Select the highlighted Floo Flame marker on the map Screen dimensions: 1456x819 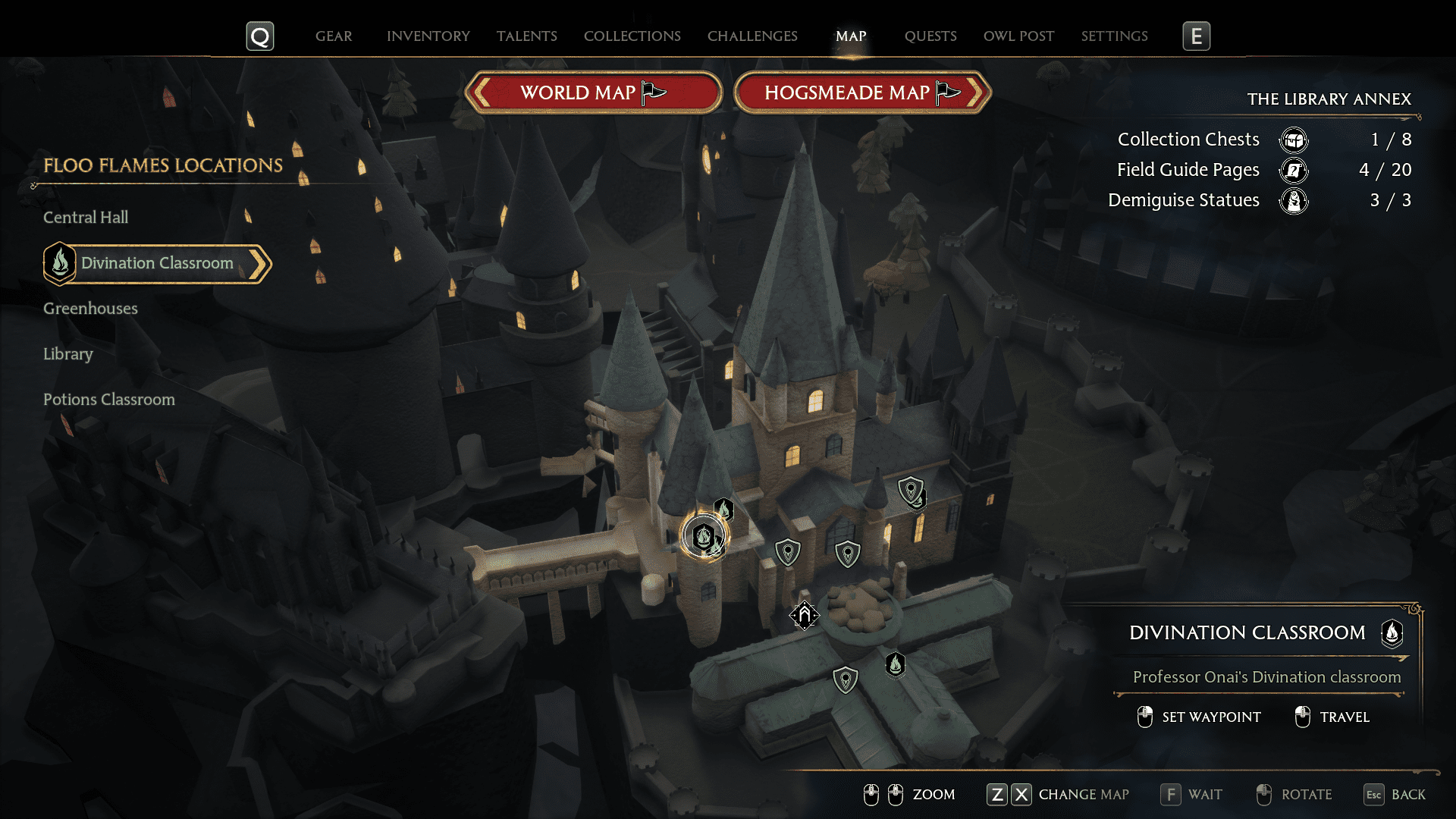click(704, 536)
